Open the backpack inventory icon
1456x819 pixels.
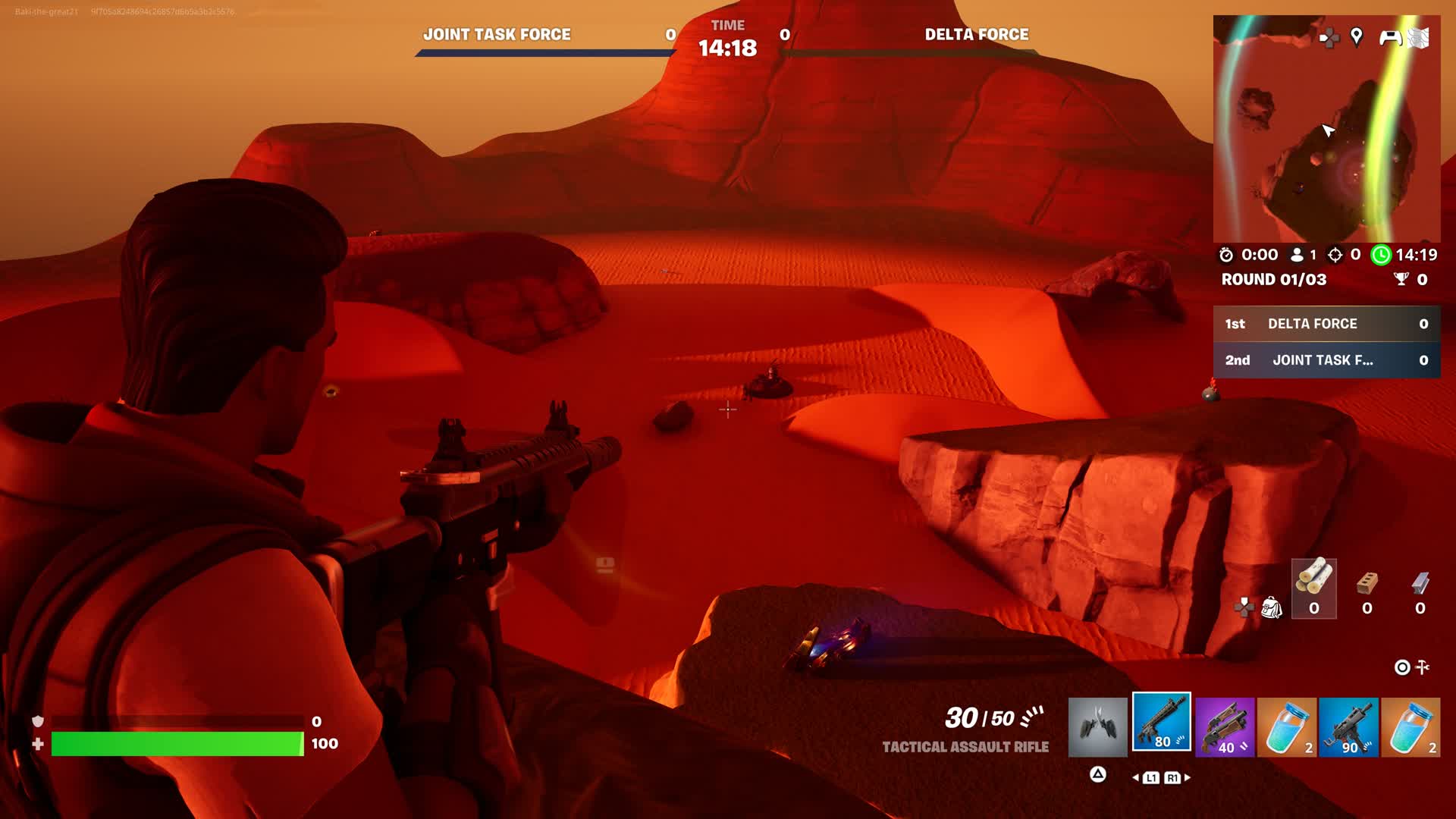click(1271, 607)
